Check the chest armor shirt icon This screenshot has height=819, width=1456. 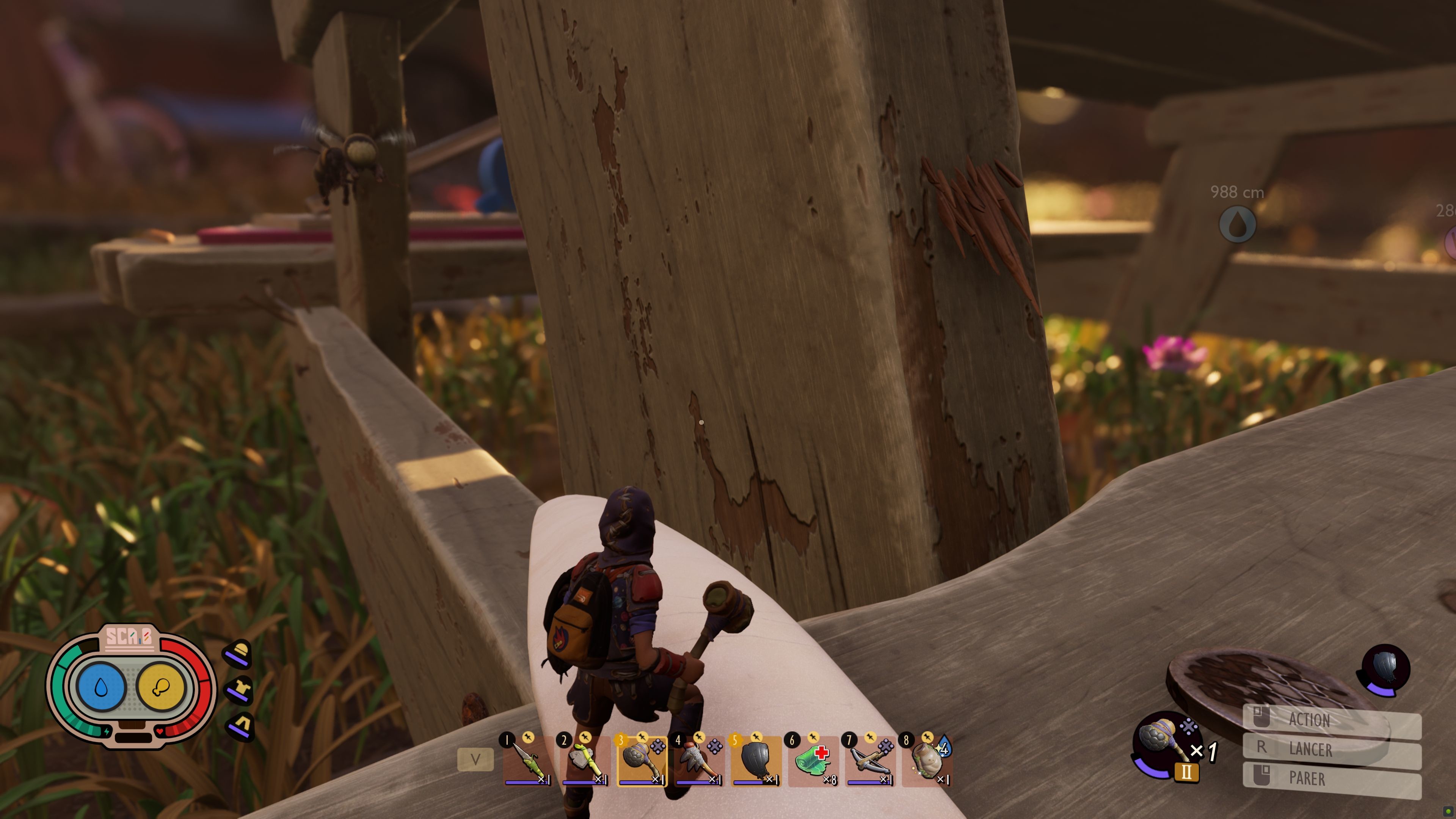click(x=240, y=690)
